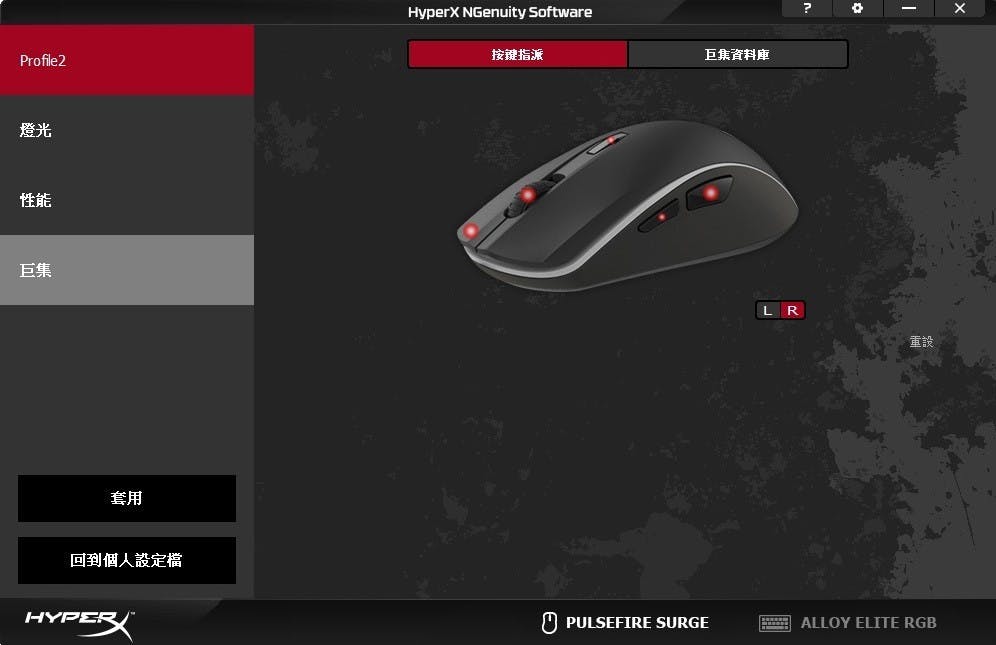Select the left mouse button red marker
The width and height of the screenshot is (996, 645).
pyautogui.click(x=471, y=231)
